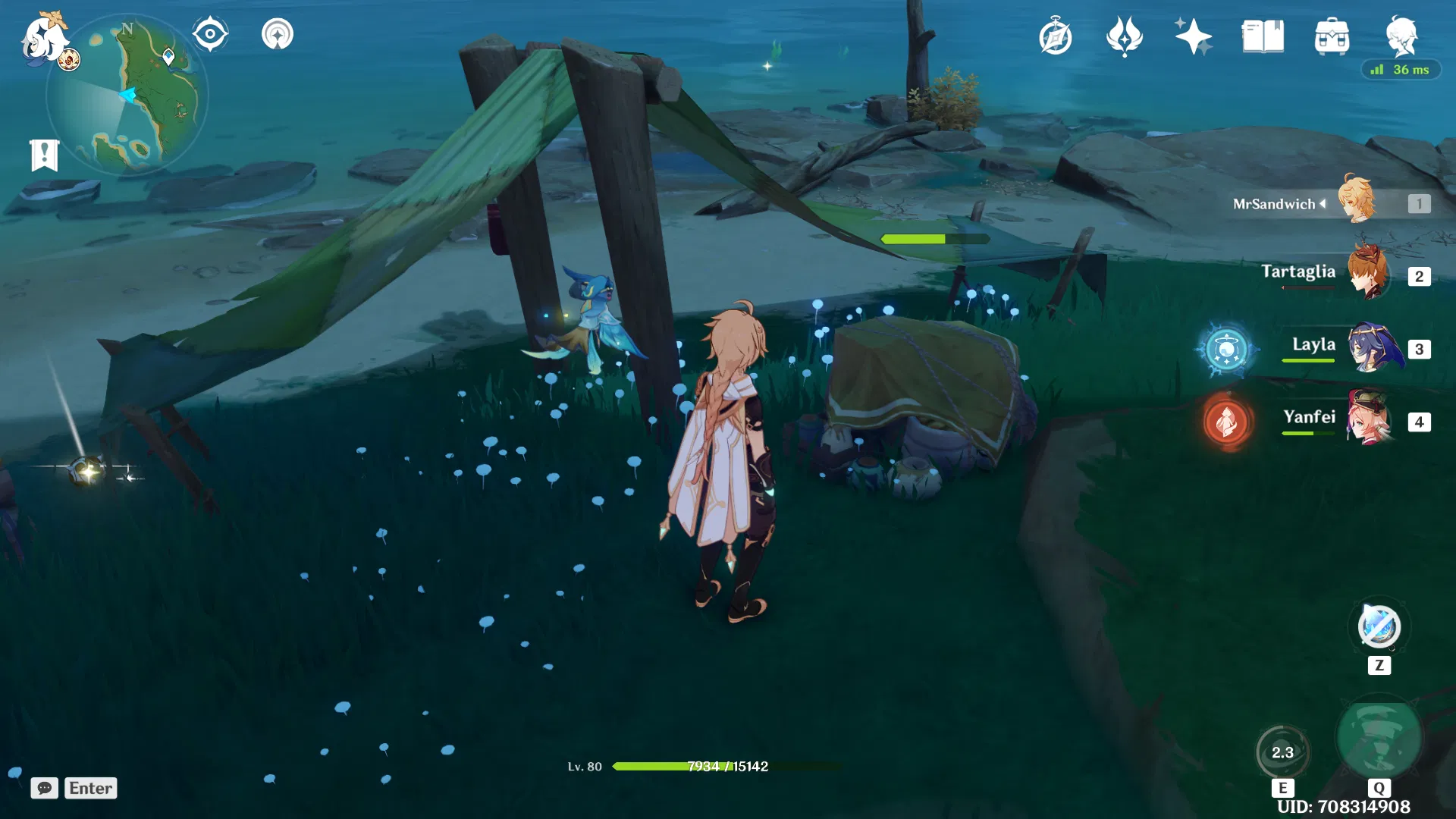Viewport: 1456px width, 819px height.
Task: Open the wish star icon
Action: tap(1193, 36)
